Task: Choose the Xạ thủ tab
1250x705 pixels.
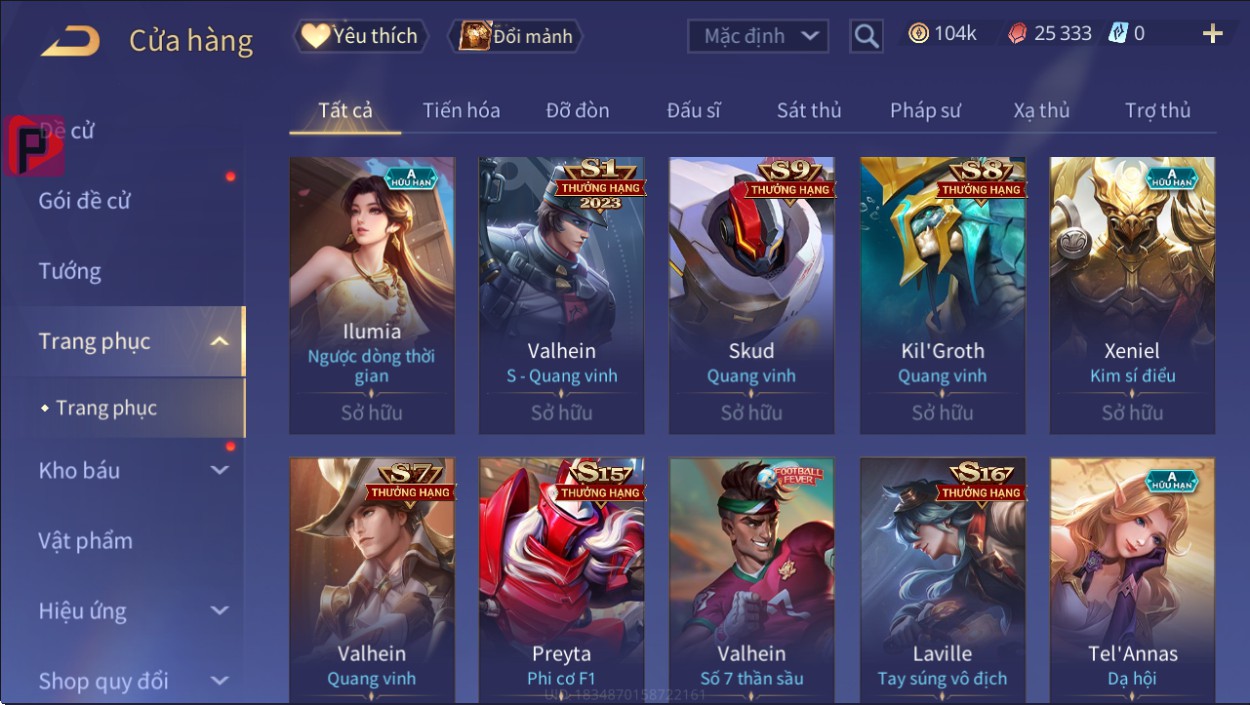Action: (x=1041, y=111)
